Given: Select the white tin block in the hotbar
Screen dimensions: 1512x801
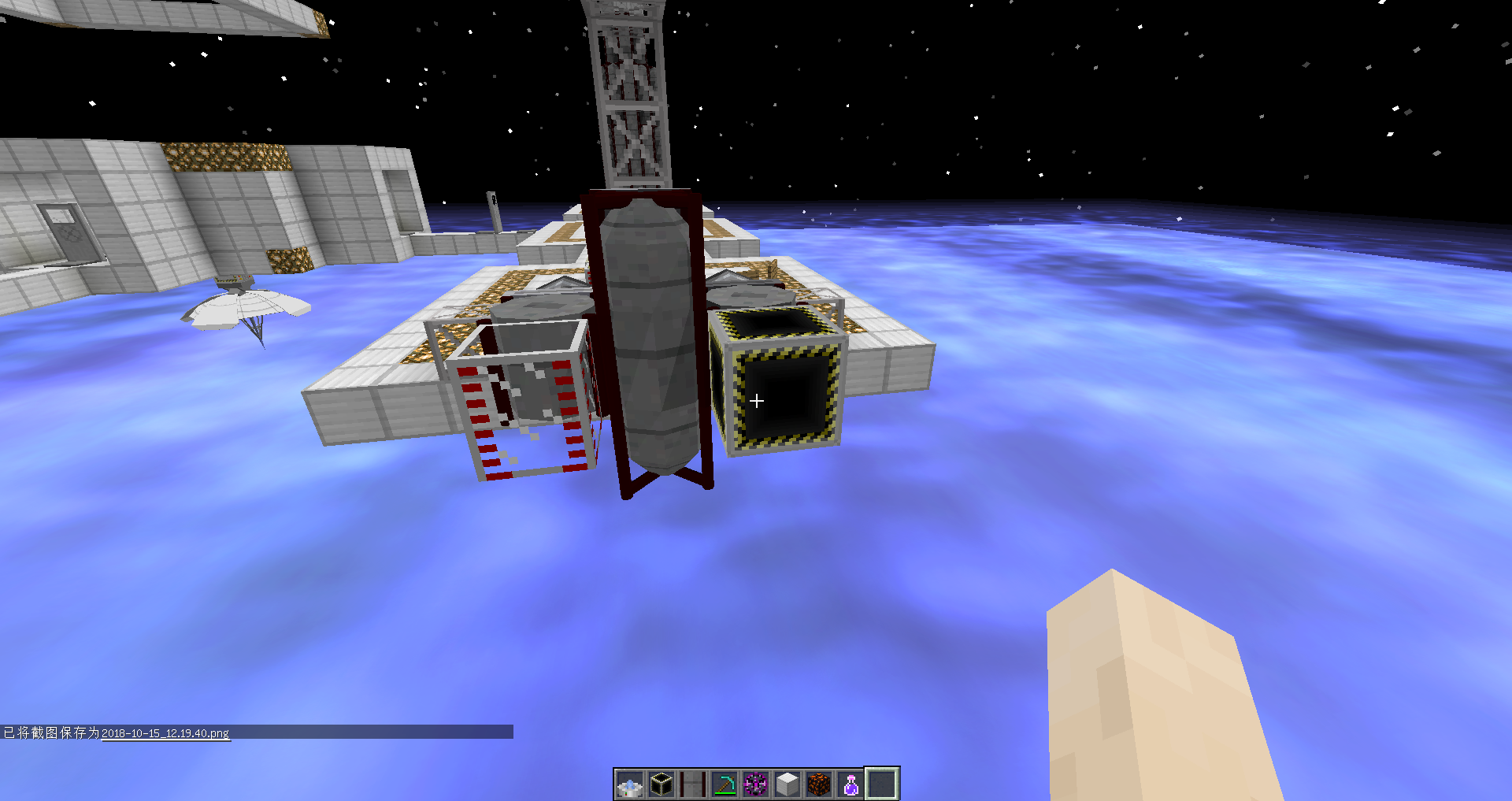Looking at the screenshot, I should (787, 781).
